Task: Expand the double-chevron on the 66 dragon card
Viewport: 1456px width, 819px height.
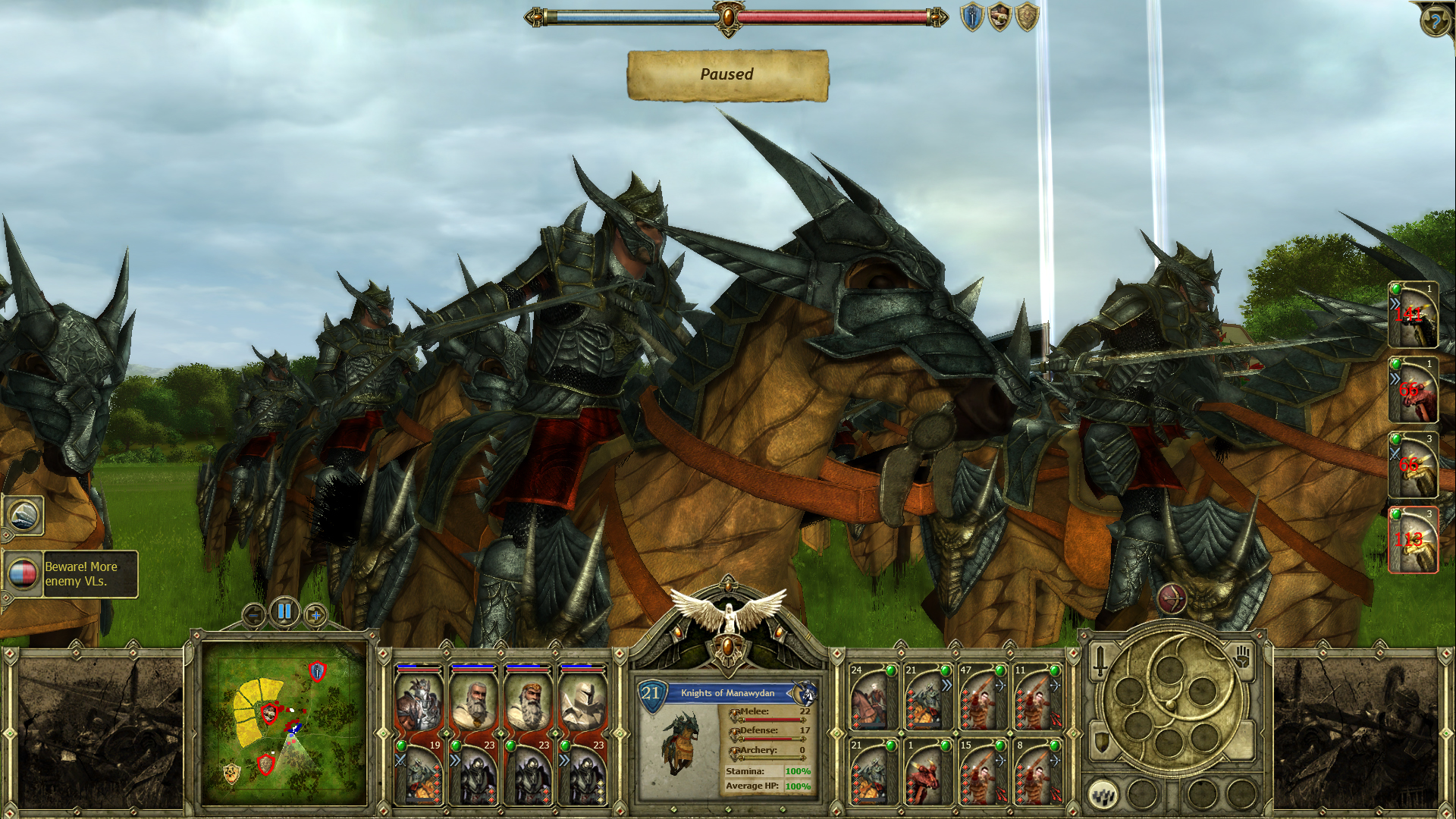Action: pos(1395,378)
